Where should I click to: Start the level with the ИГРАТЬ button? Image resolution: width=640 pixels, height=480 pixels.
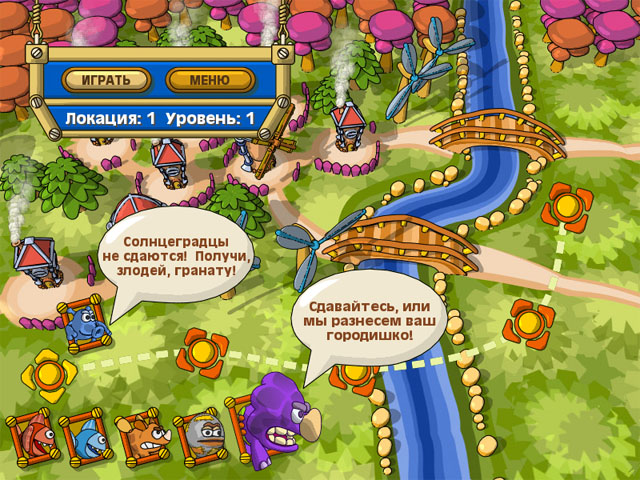(x=105, y=80)
